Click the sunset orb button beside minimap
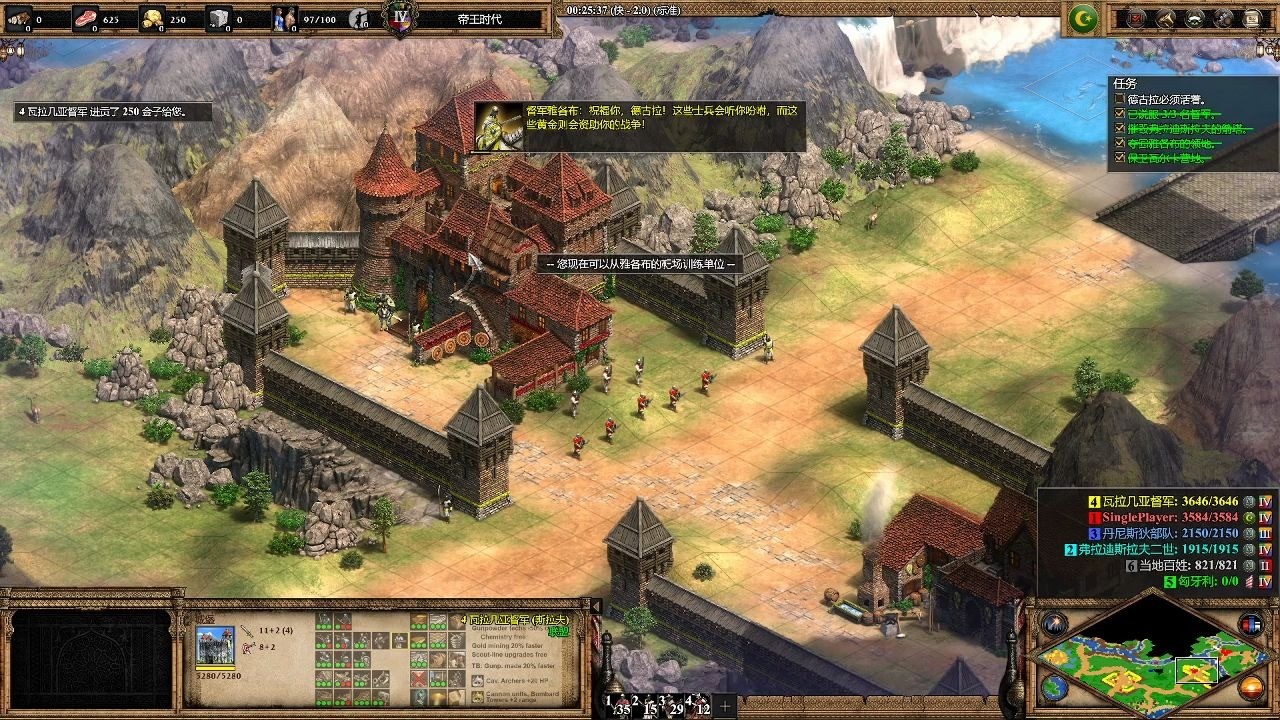Image resolution: width=1280 pixels, height=720 pixels. (x=1251, y=687)
